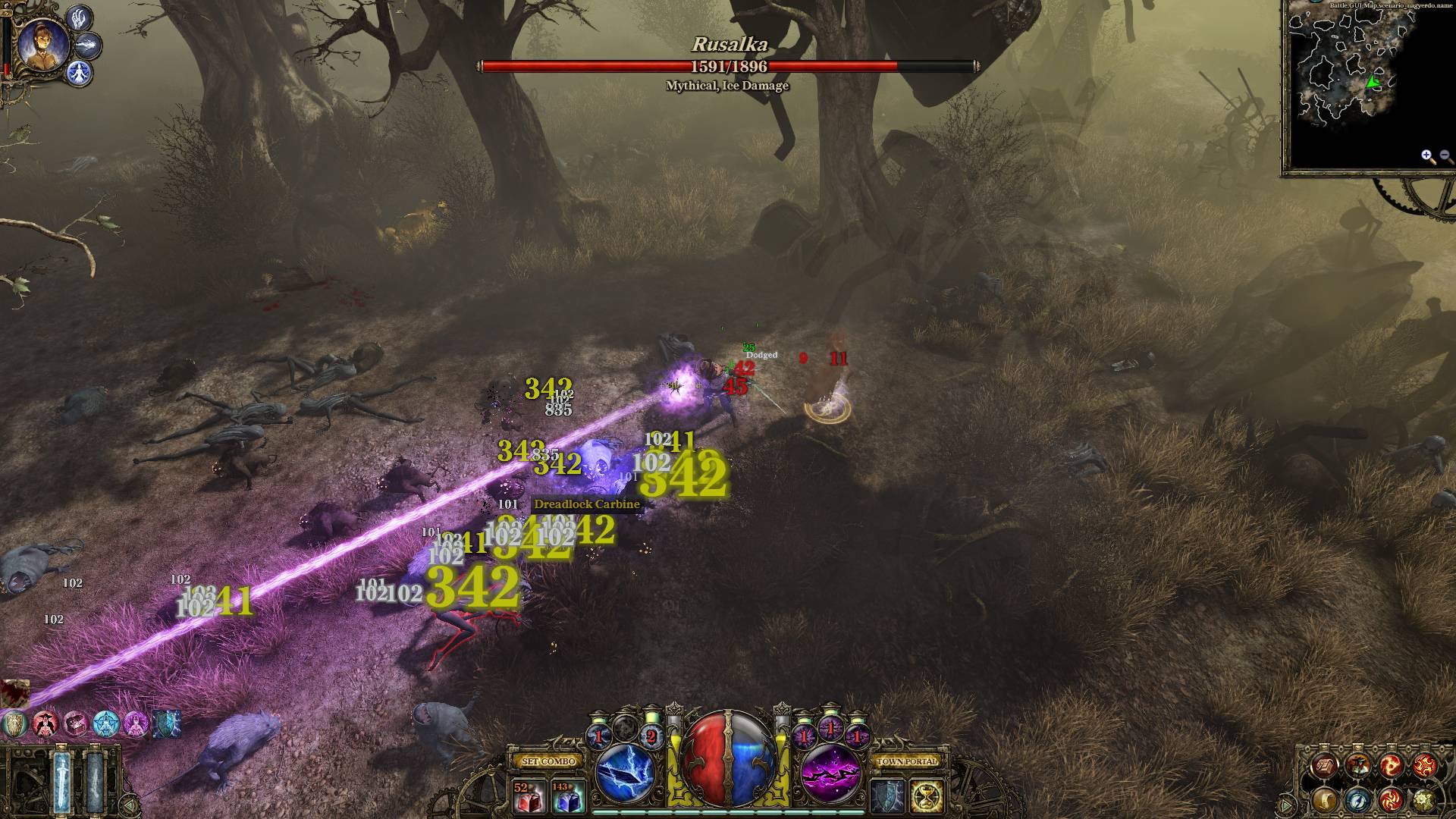
Task: Zoom in the minimap
Action: tap(1428, 157)
